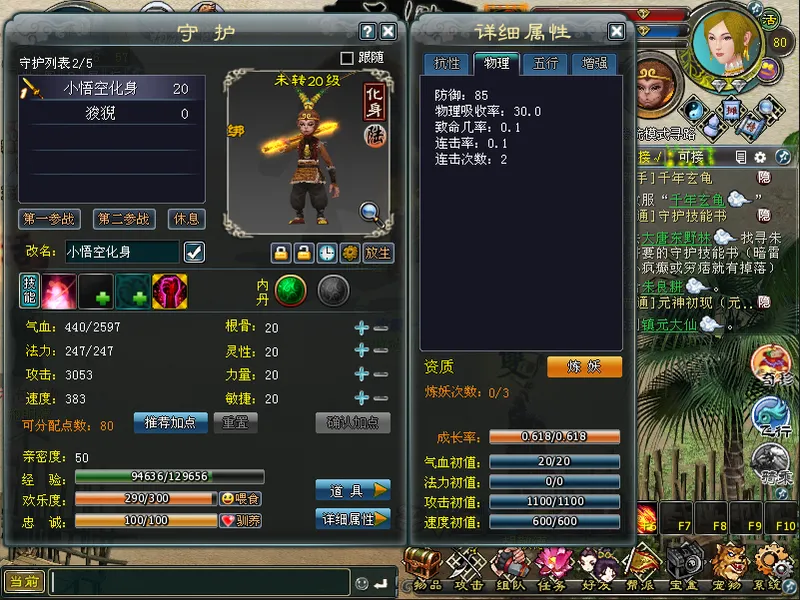Image resolution: width=800 pixels, height=600 pixels.
Task: Open the 道具 items button
Action: pos(353,490)
